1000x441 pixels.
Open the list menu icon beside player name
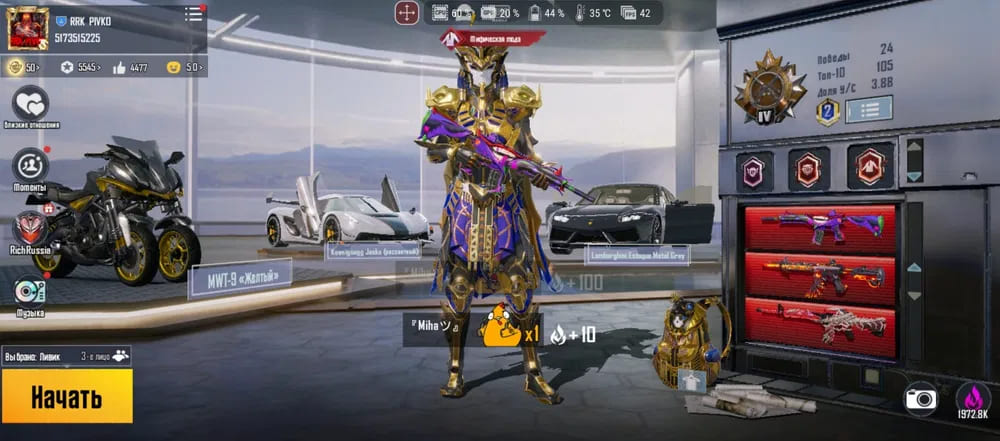193,15
